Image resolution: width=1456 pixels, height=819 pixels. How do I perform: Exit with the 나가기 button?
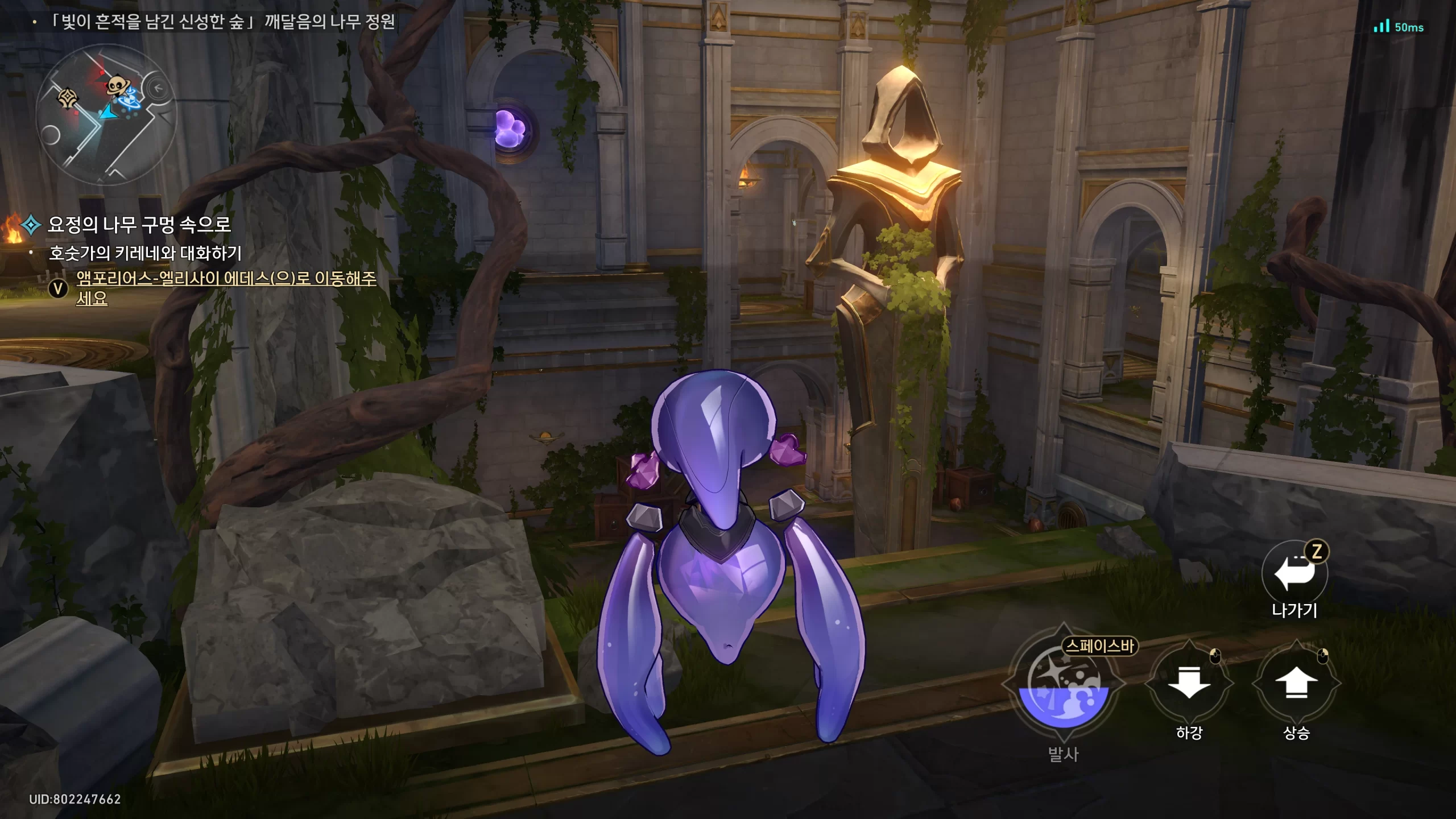point(1294,573)
